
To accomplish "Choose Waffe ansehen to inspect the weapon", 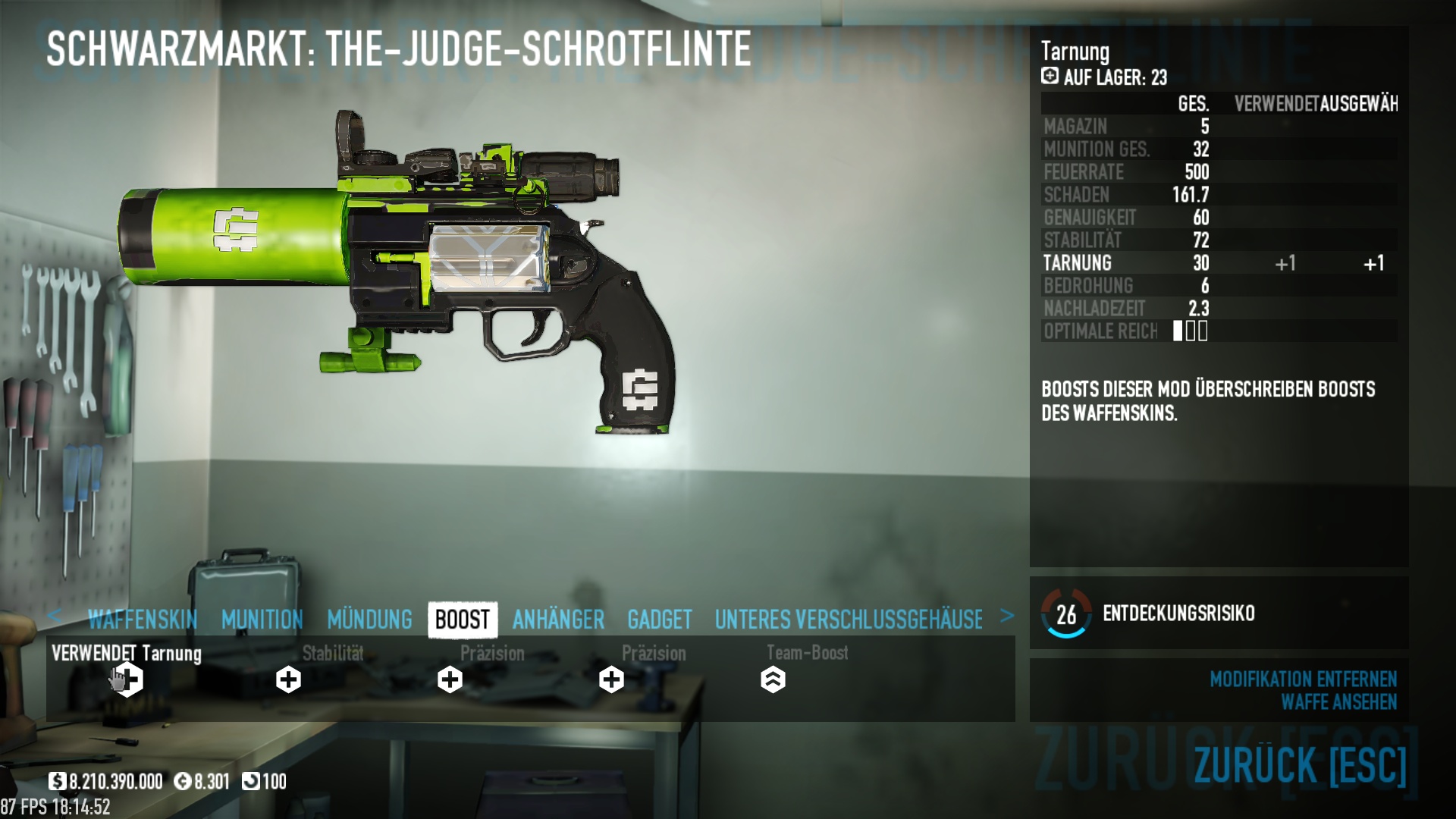I will [x=1338, y=702].
